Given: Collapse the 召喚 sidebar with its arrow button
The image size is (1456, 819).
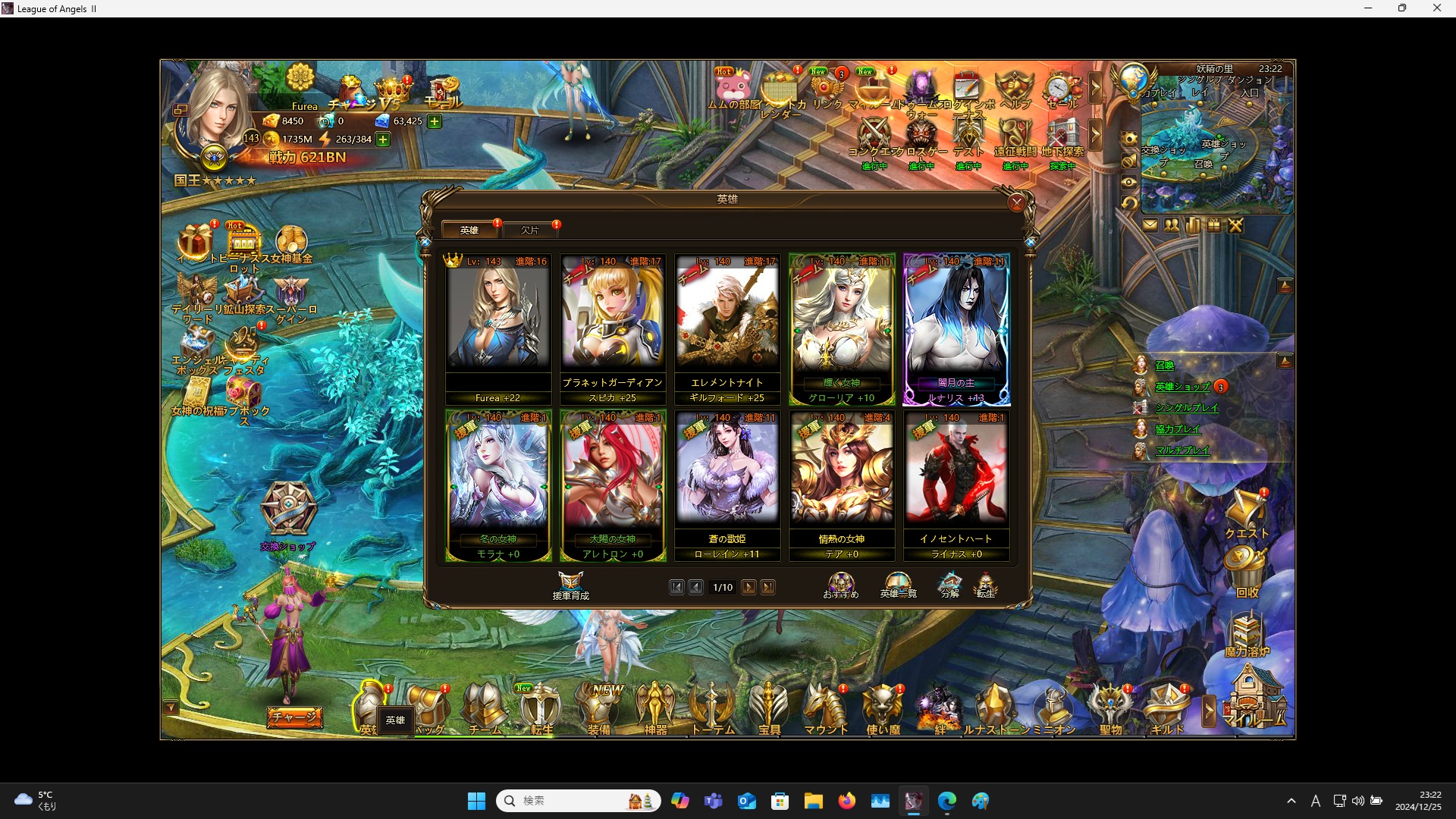Looking at the screenshot, I should (x=1285, y=360).
